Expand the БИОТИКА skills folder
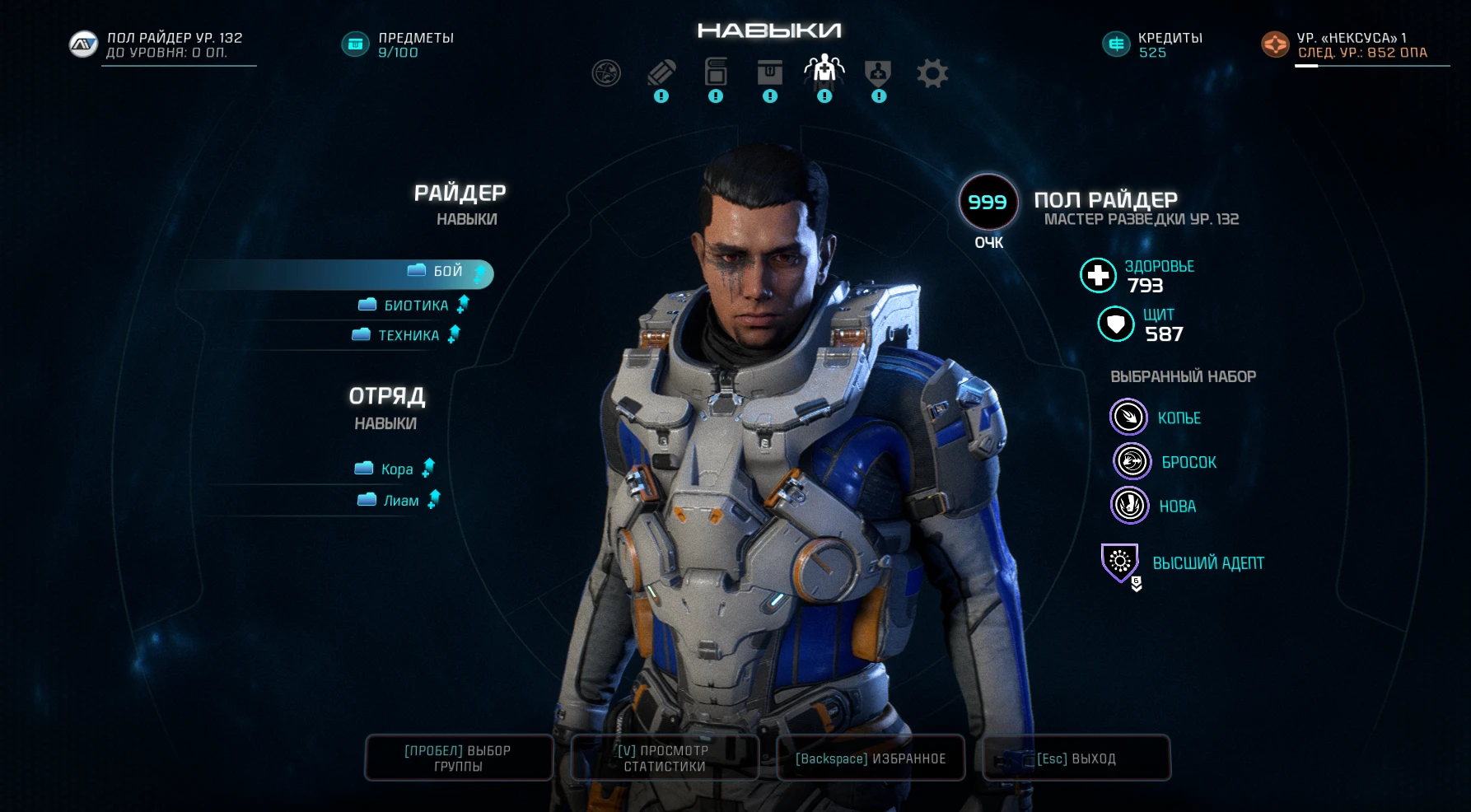This screenshot has height=812, width=1471. pyautogui.click(x=416, y=305)
